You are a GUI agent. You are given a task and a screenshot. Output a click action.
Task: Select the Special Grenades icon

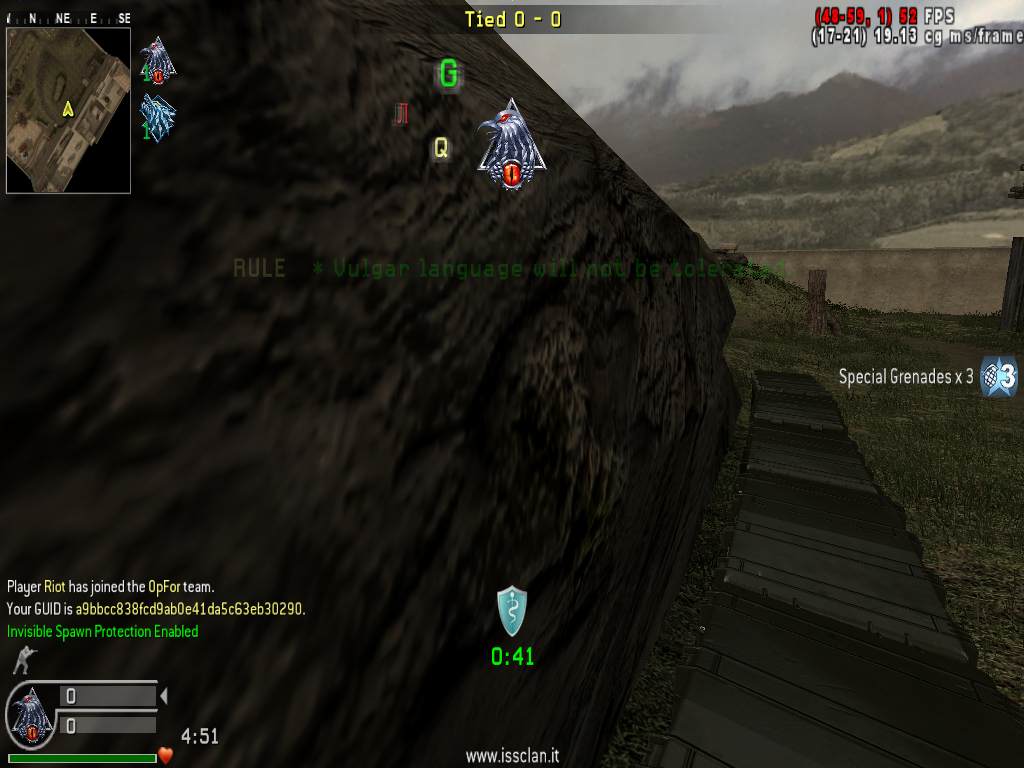999,377
